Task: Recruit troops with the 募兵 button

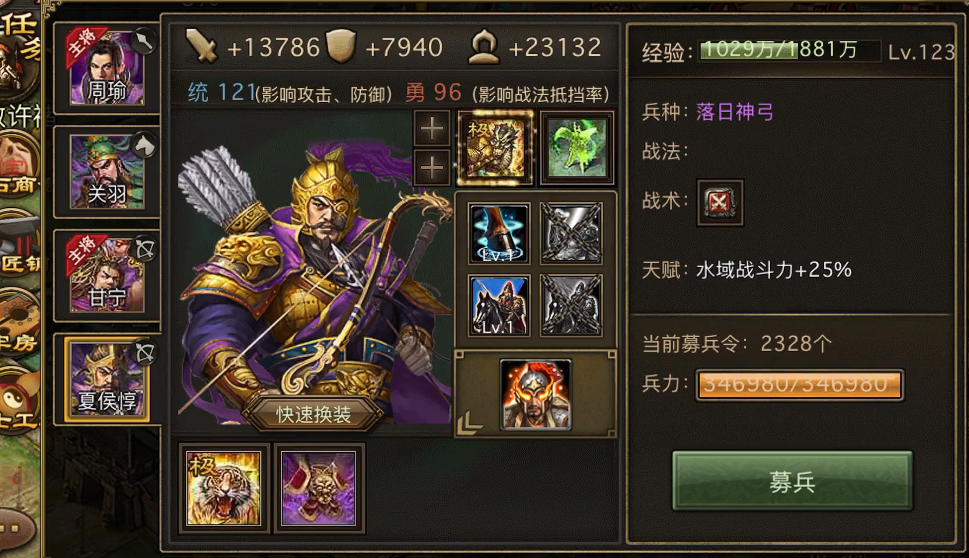Action: [x=792, y=482]
